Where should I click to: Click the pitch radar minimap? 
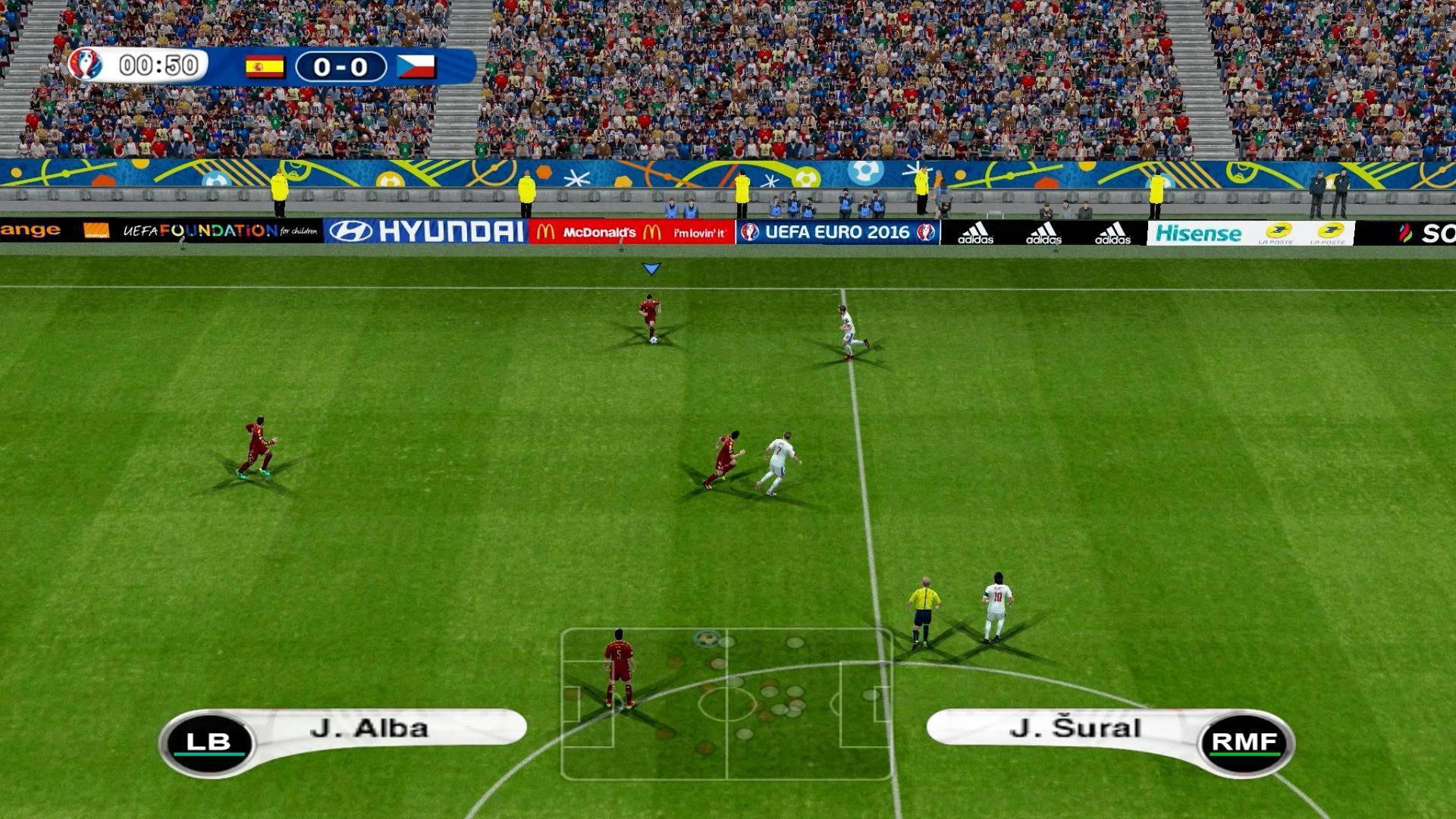pyautogui.click(x=726, y=704)
